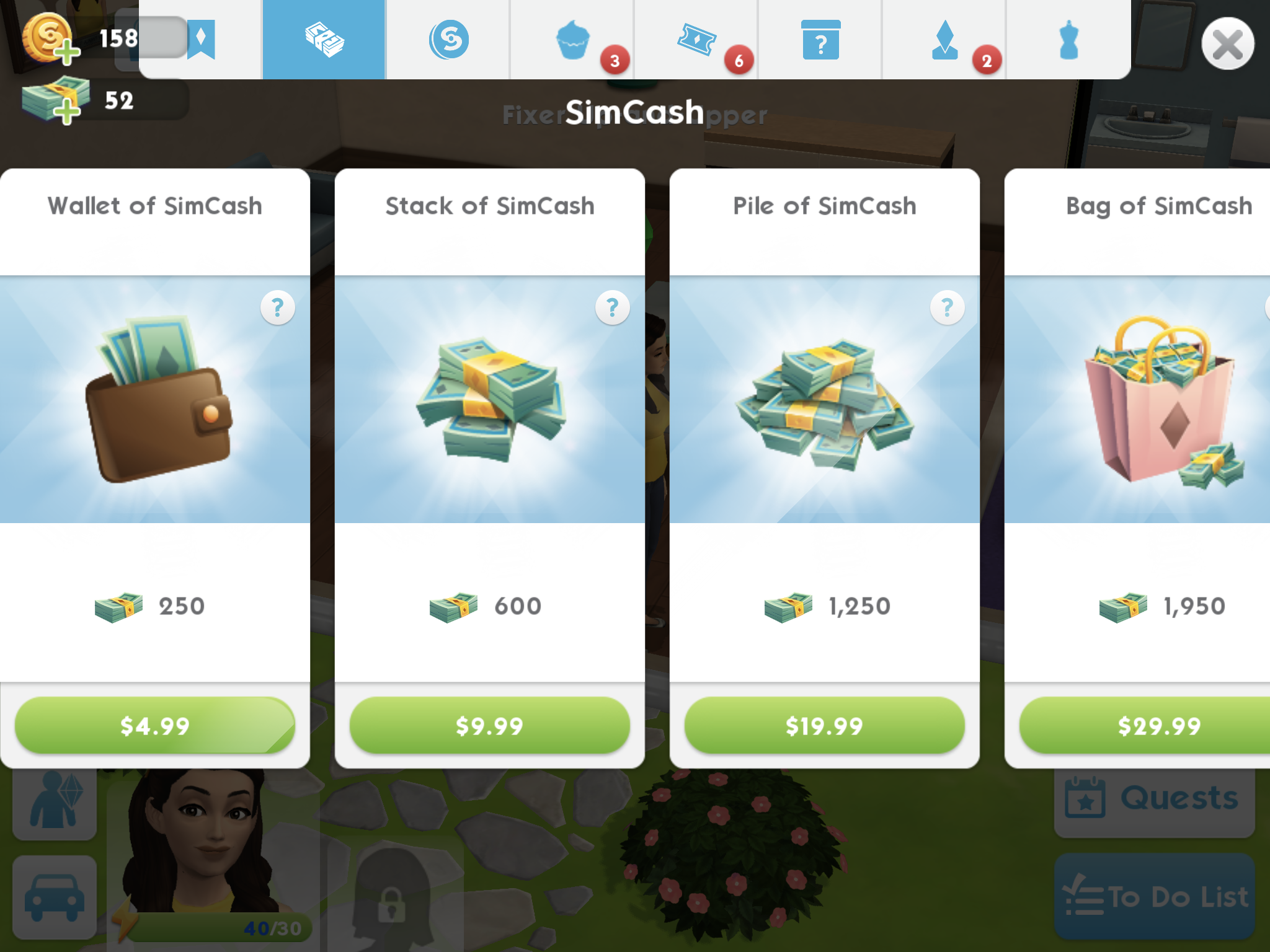The image size is (1270, 952).
Task: Select the SimCash bills tab
Action: [x=324, y=40]
